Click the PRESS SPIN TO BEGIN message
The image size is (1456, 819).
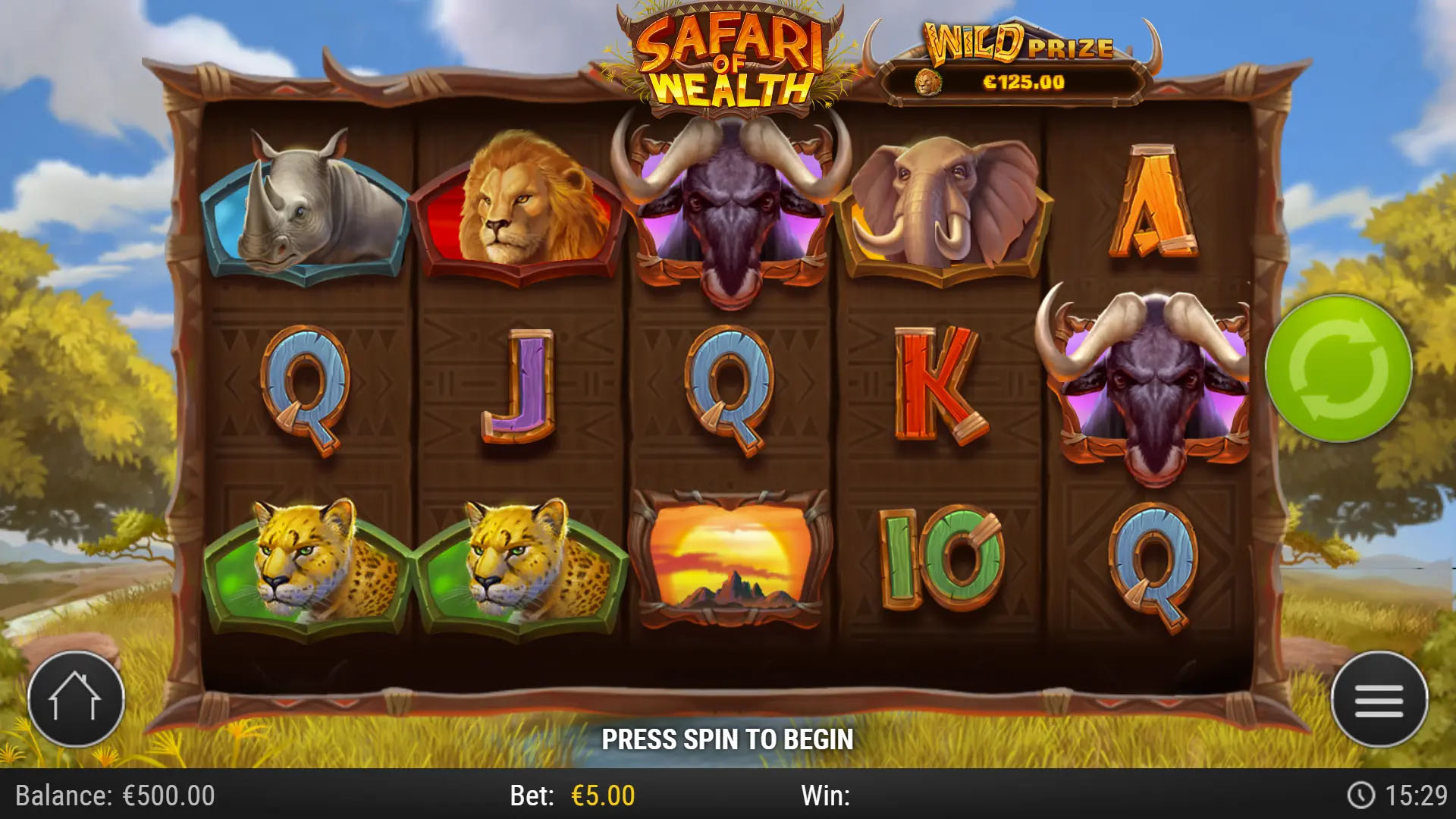pyautogui.click(x=728, y=738)
